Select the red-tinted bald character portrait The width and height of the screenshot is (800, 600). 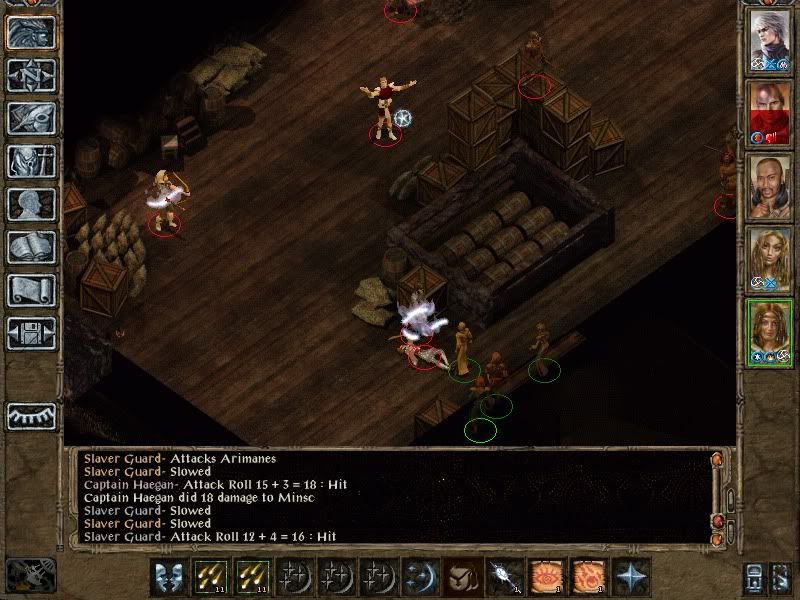771,112
